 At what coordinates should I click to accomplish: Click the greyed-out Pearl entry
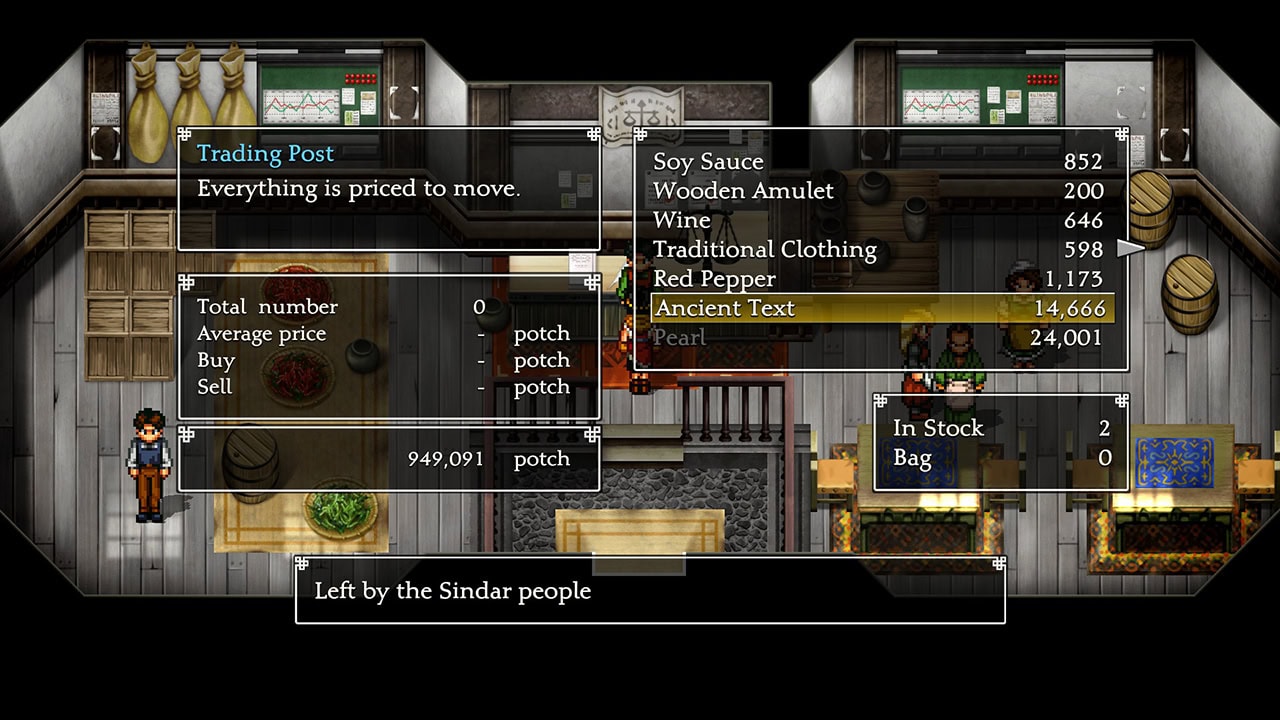tap(680, 338)
